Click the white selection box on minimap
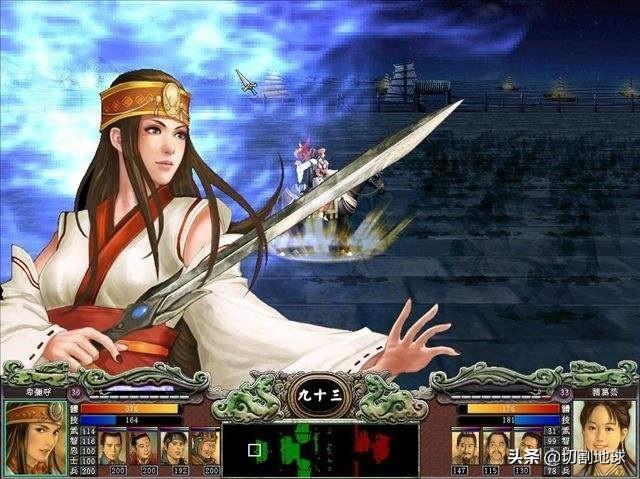The image size is (640, 479). 255,450
